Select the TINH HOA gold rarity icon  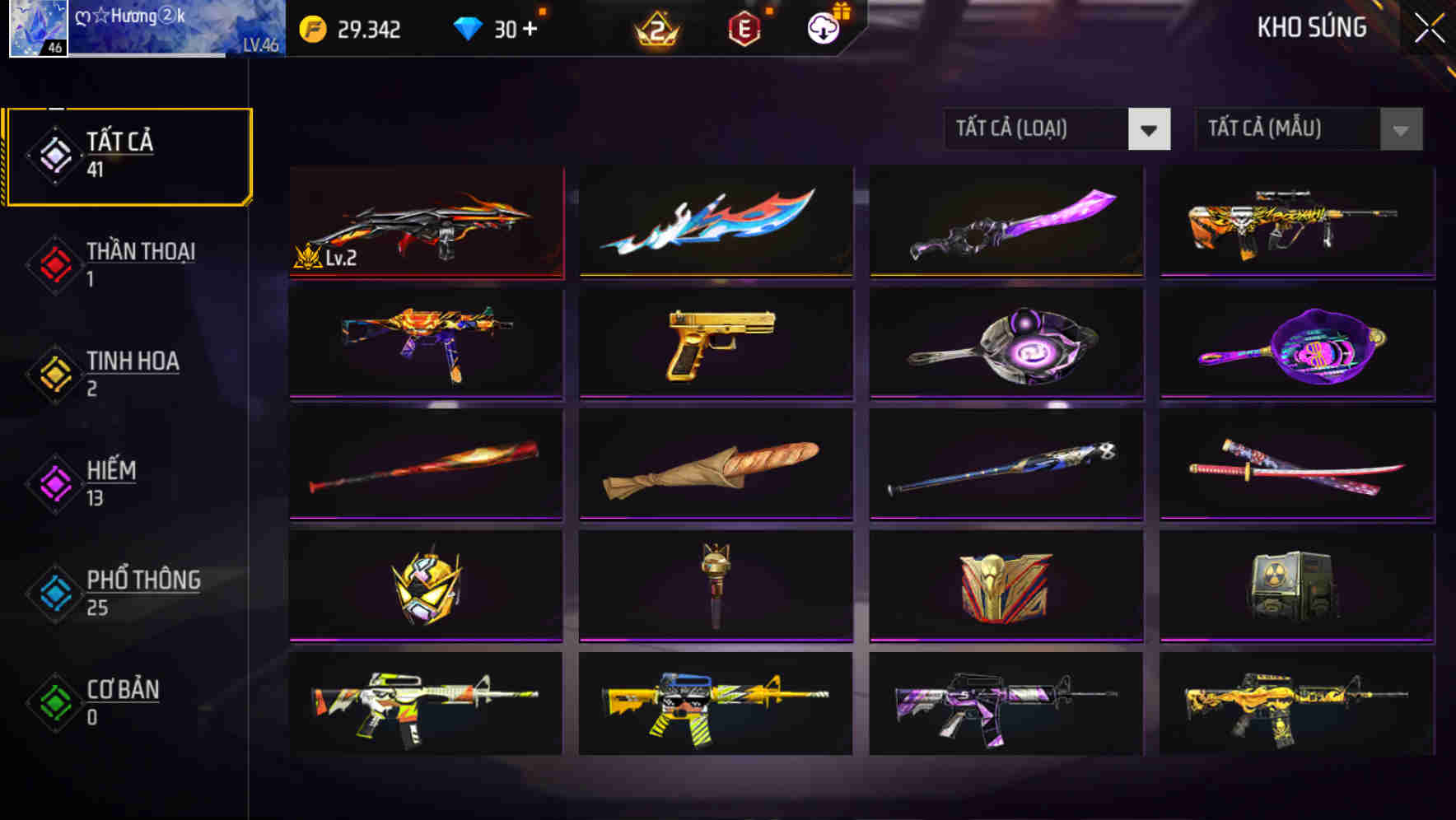[x=54, y=375]
